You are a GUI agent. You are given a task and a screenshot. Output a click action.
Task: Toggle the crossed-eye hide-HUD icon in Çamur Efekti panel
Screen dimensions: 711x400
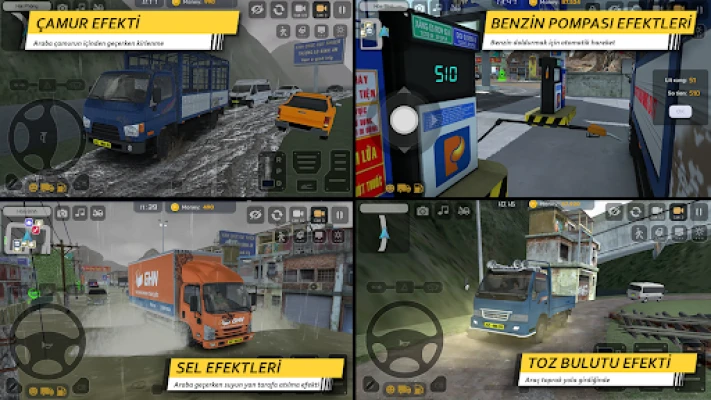pos(257,10)
